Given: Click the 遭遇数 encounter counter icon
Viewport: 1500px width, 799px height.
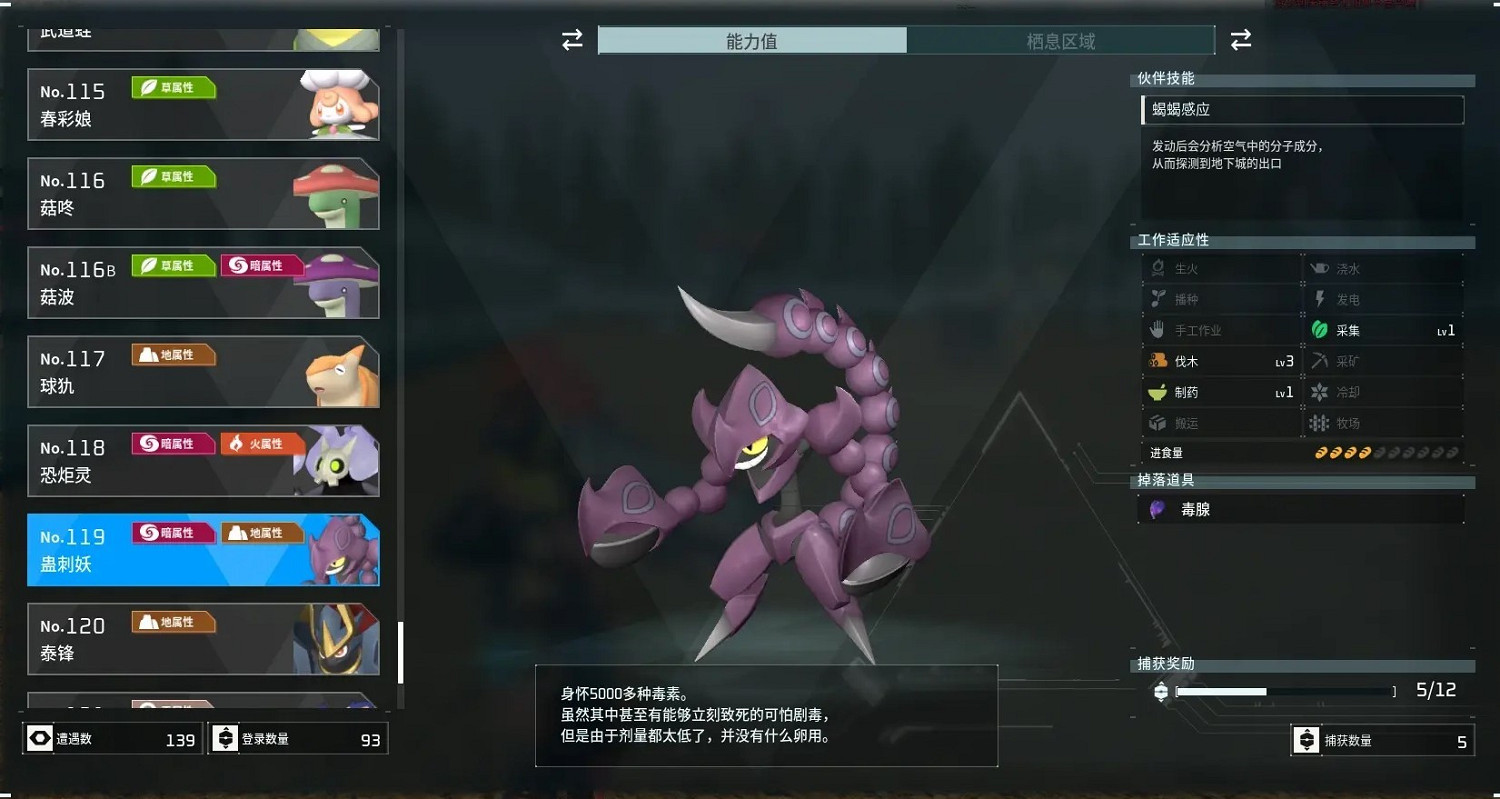Looking at the screenshot, I should (38, 738).
